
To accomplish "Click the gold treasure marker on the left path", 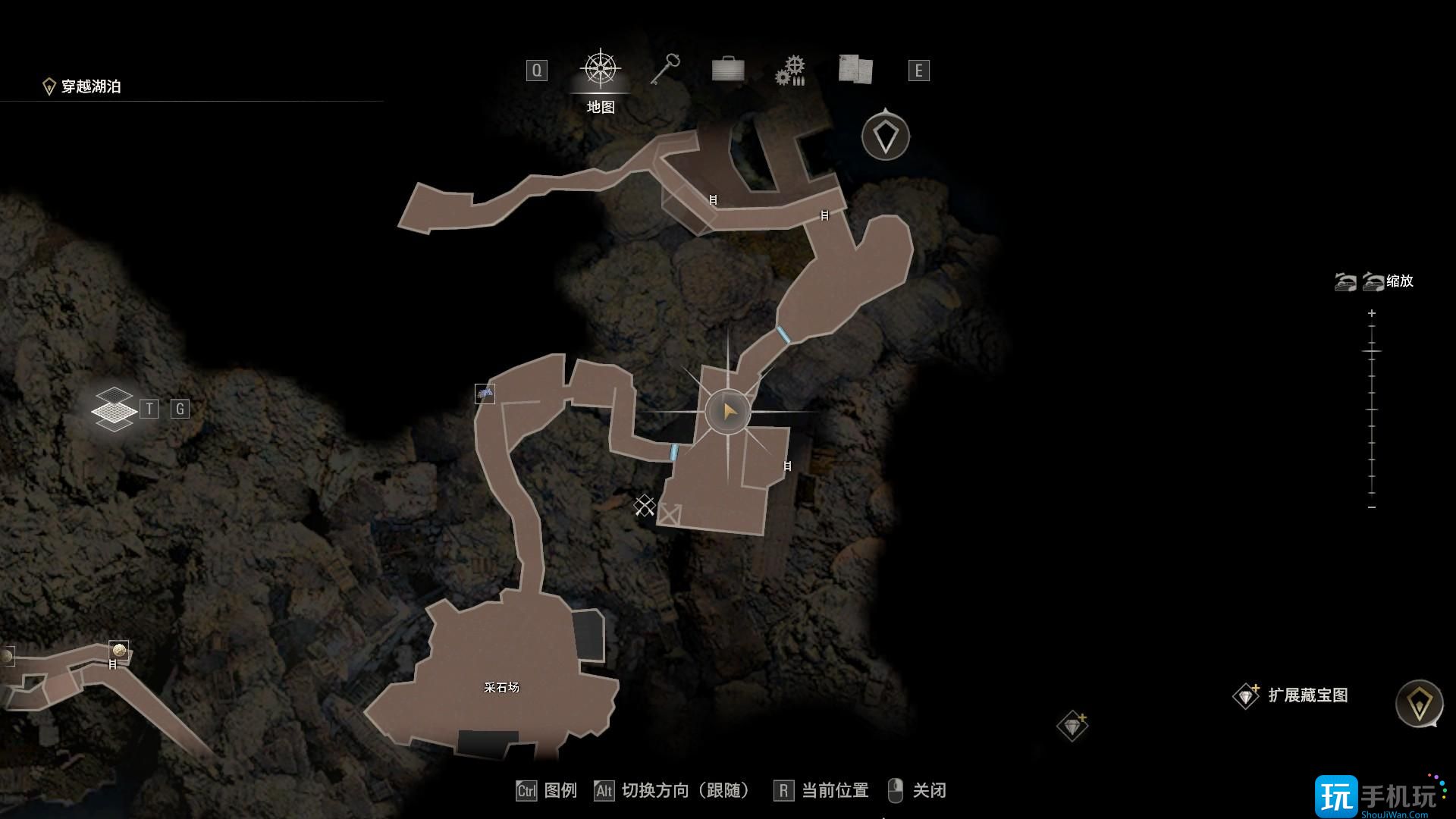I will 118,650.
